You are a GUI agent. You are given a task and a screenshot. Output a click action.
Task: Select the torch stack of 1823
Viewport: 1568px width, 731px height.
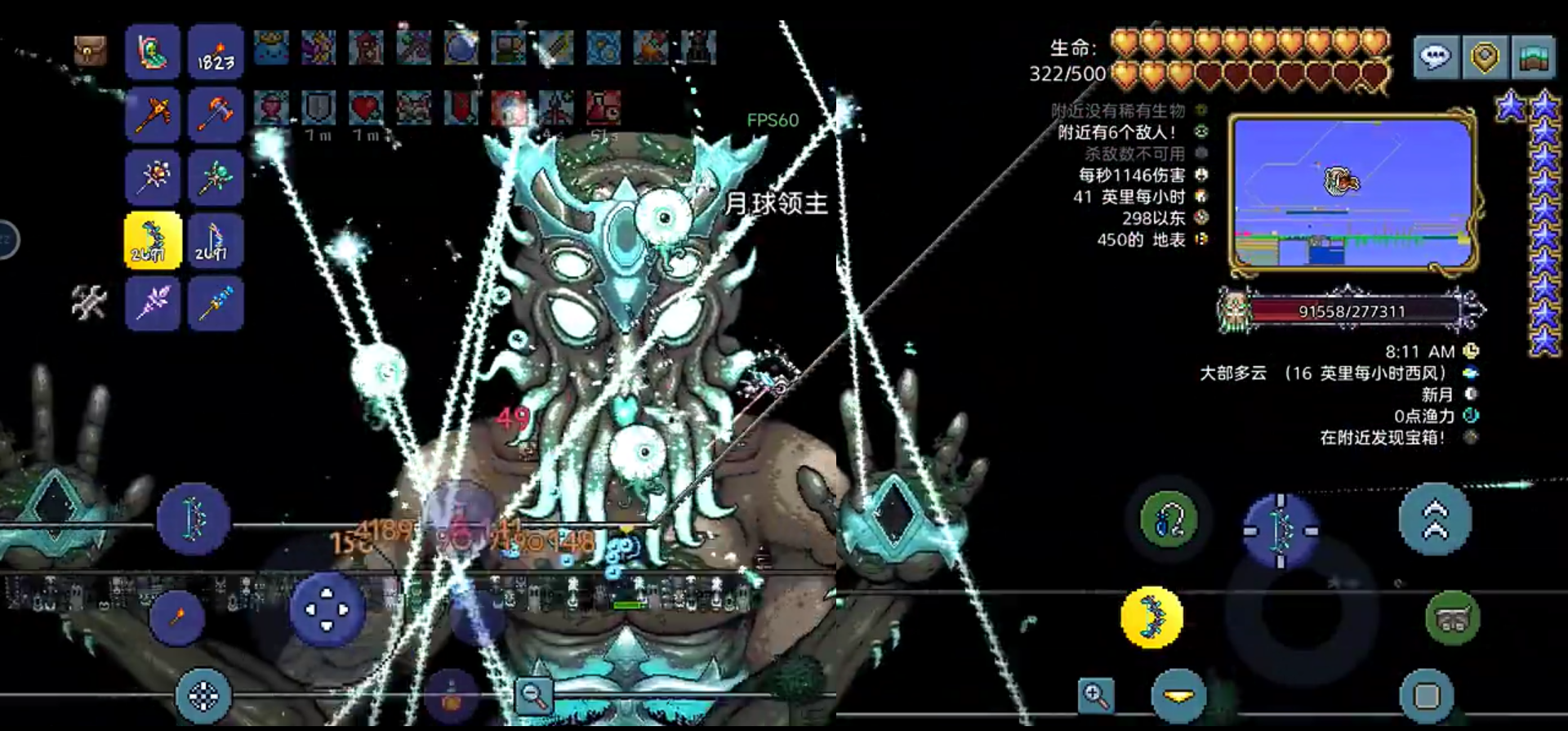point(216,52)
